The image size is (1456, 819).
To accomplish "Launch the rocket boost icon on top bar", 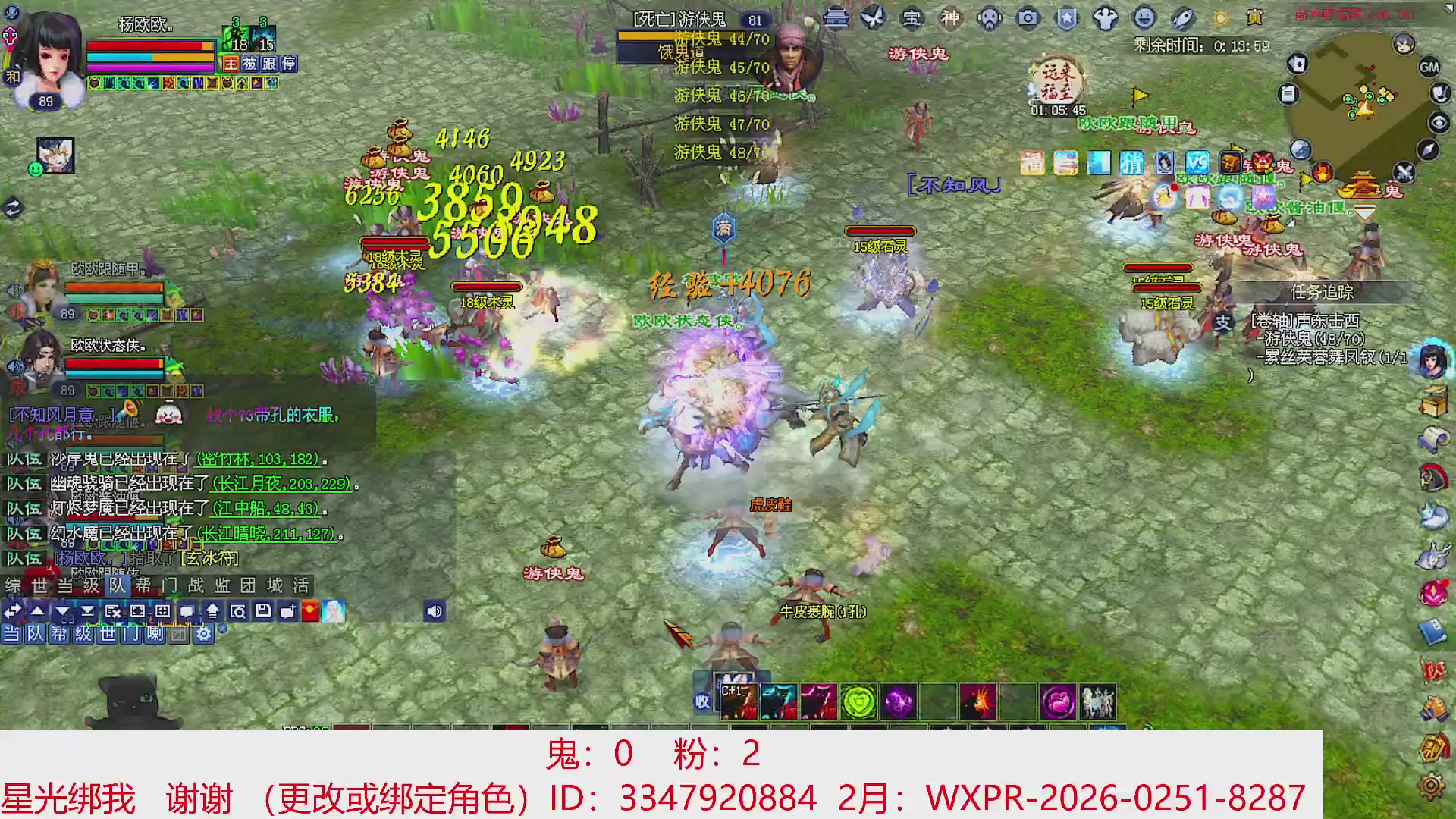I will tap(1181, 19).
